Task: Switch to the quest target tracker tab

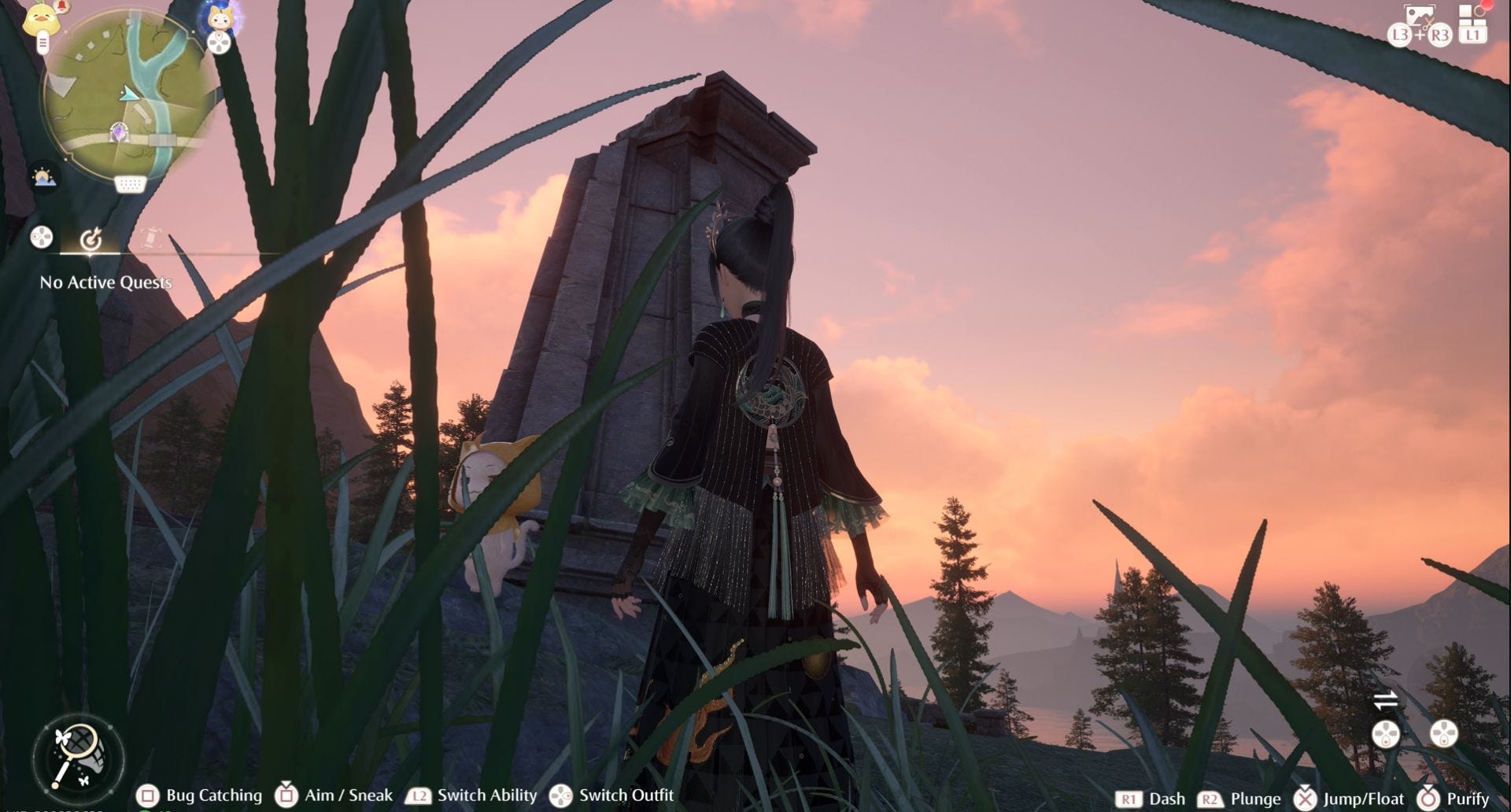Action: [91, 238]
